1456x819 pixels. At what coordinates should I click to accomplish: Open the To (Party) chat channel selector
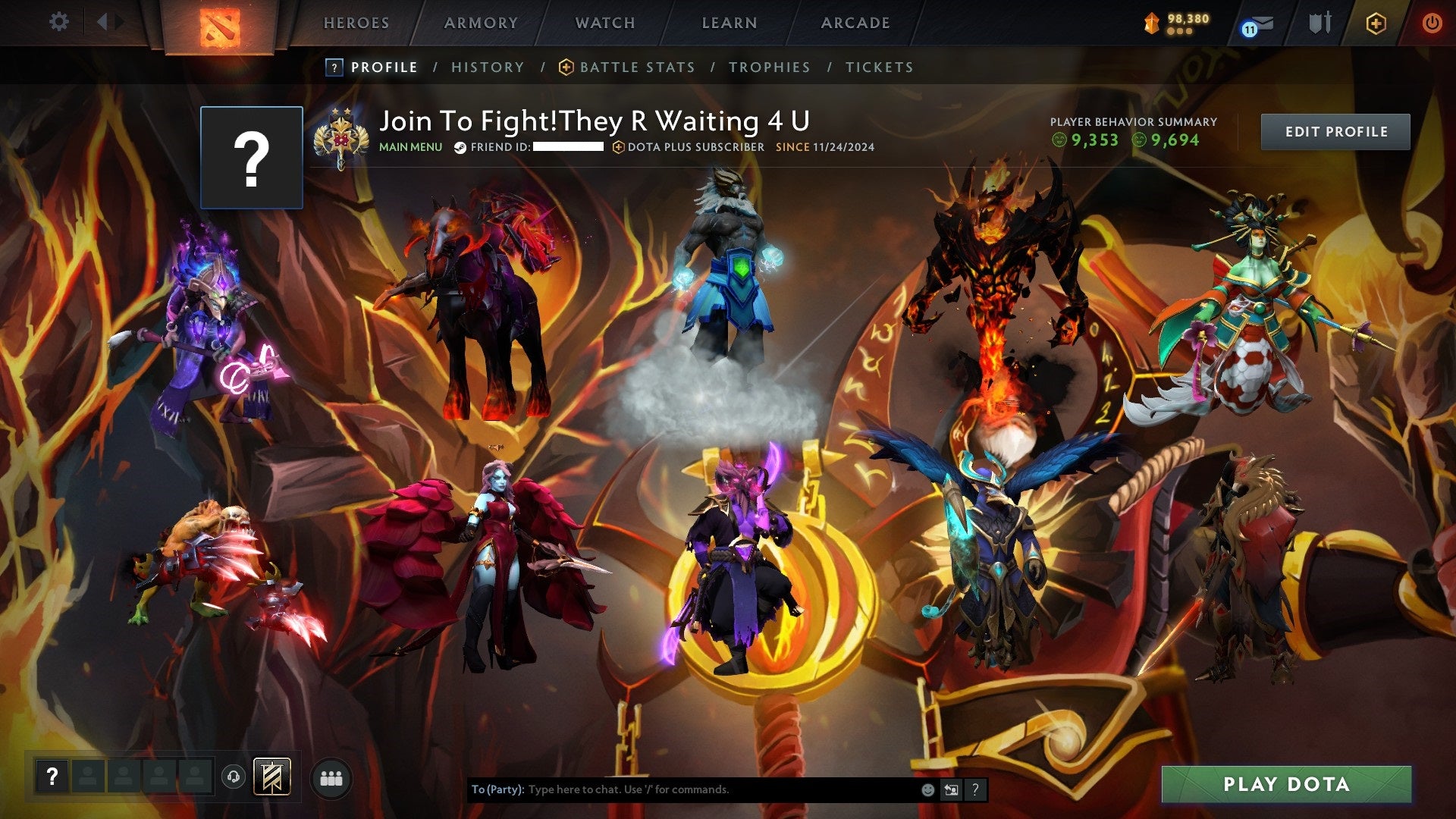pyautogui.click(x=498, y=789)
